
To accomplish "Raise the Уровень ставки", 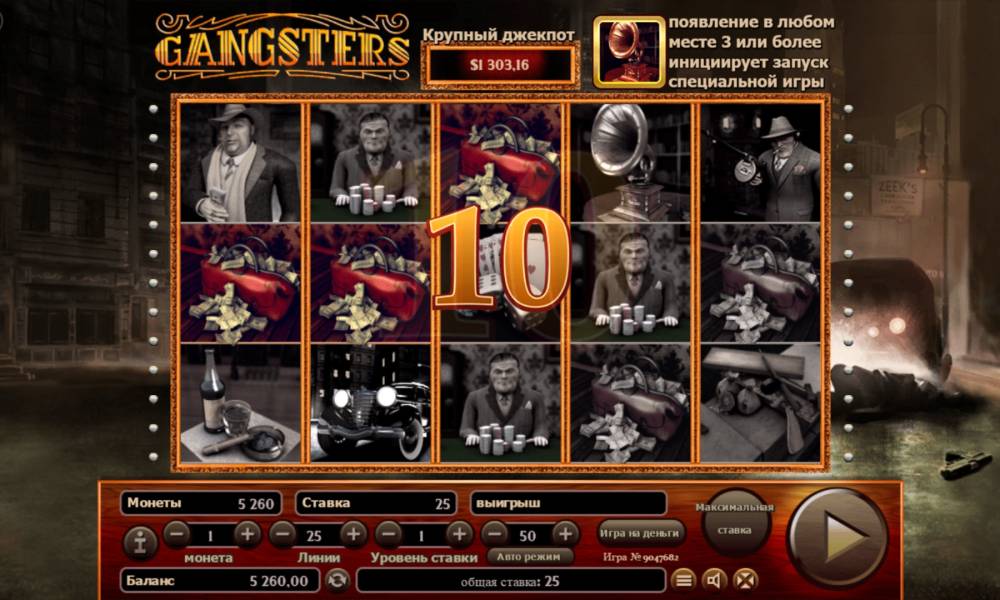I will [x=459, y=533].
